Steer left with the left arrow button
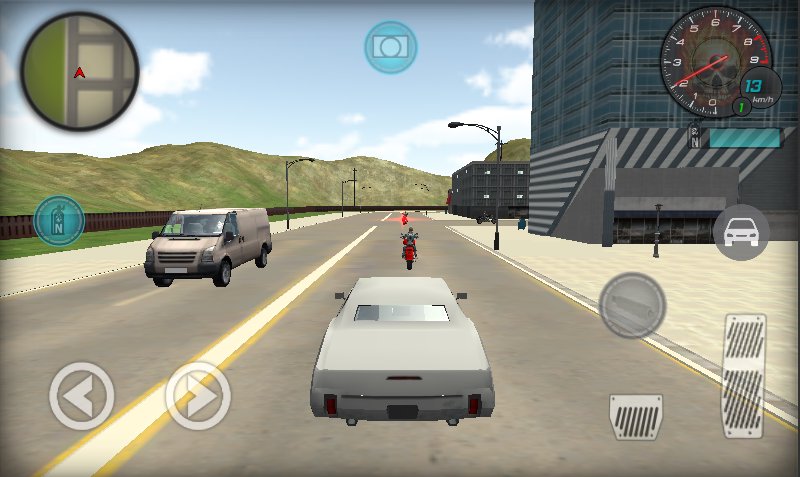This screenshot has height=477, width=800. pos(82,397)
